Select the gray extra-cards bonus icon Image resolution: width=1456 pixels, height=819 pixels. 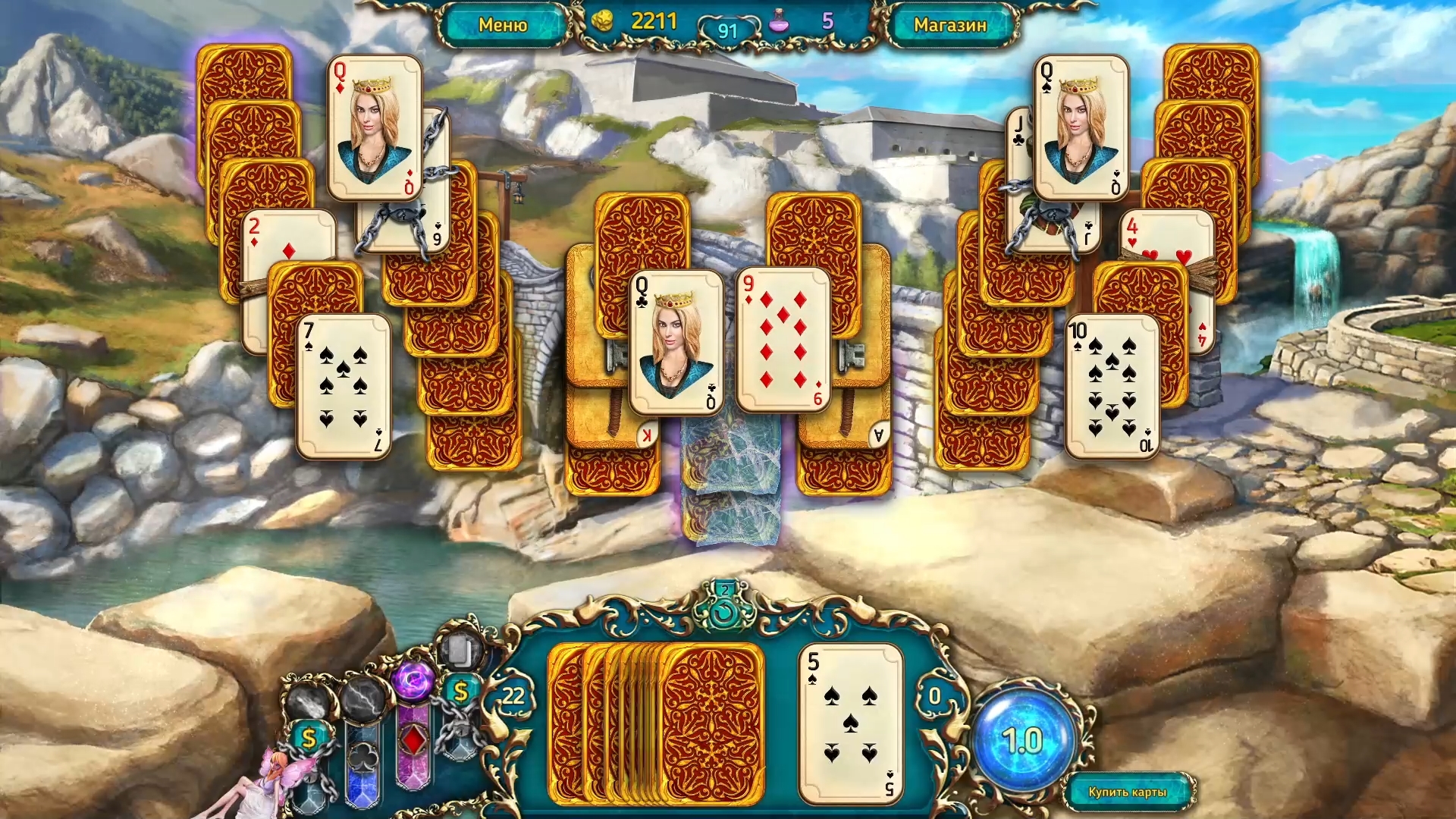[457, 649]
